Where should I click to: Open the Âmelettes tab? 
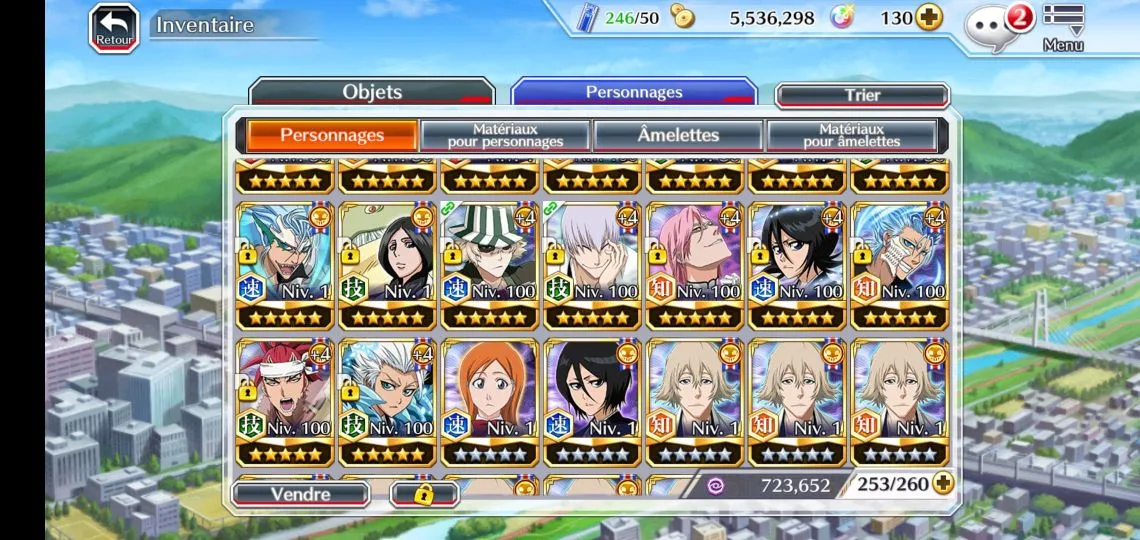pos(678,135)
